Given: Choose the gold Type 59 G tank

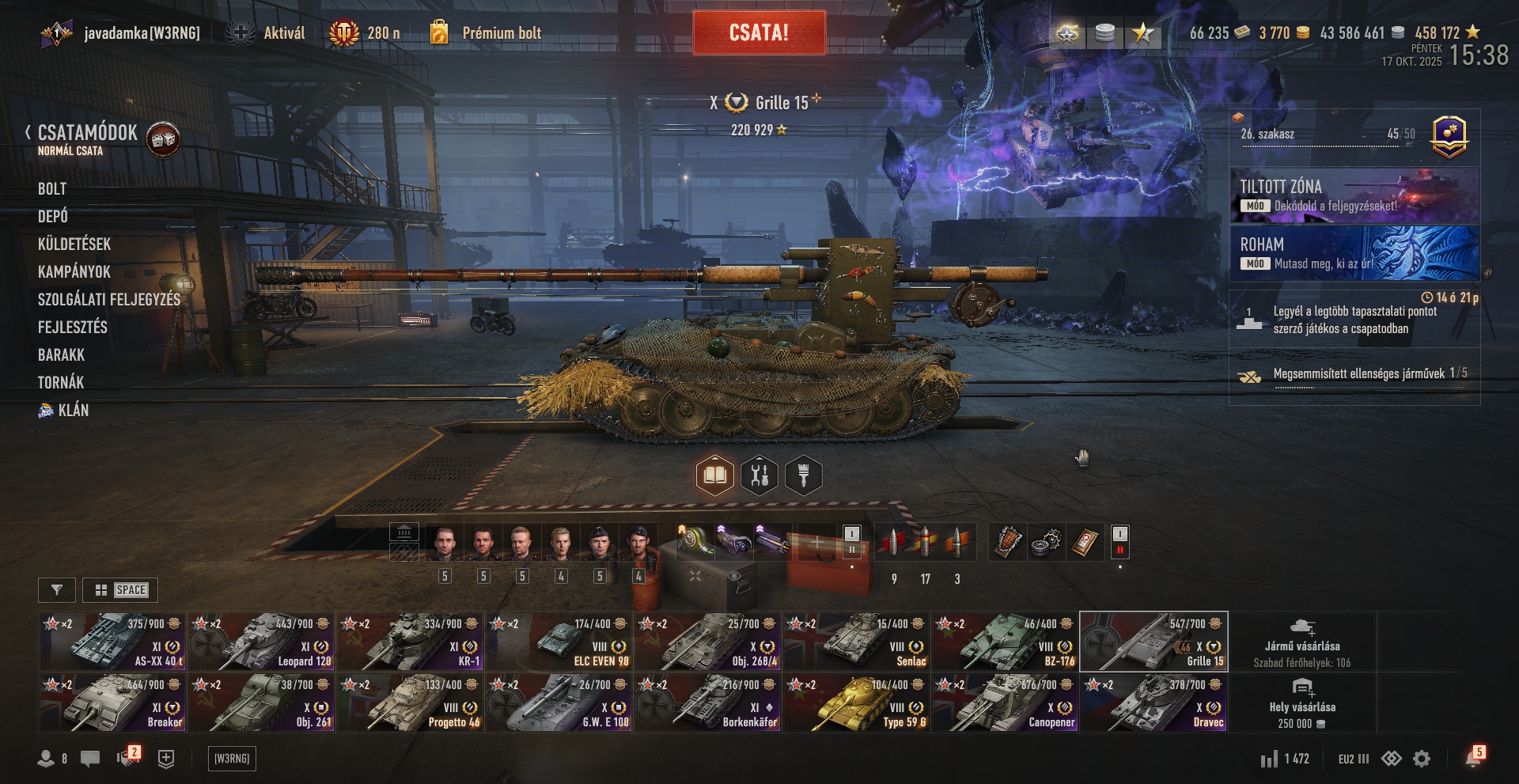Looking at the screenshot, I should pos(856,703).
